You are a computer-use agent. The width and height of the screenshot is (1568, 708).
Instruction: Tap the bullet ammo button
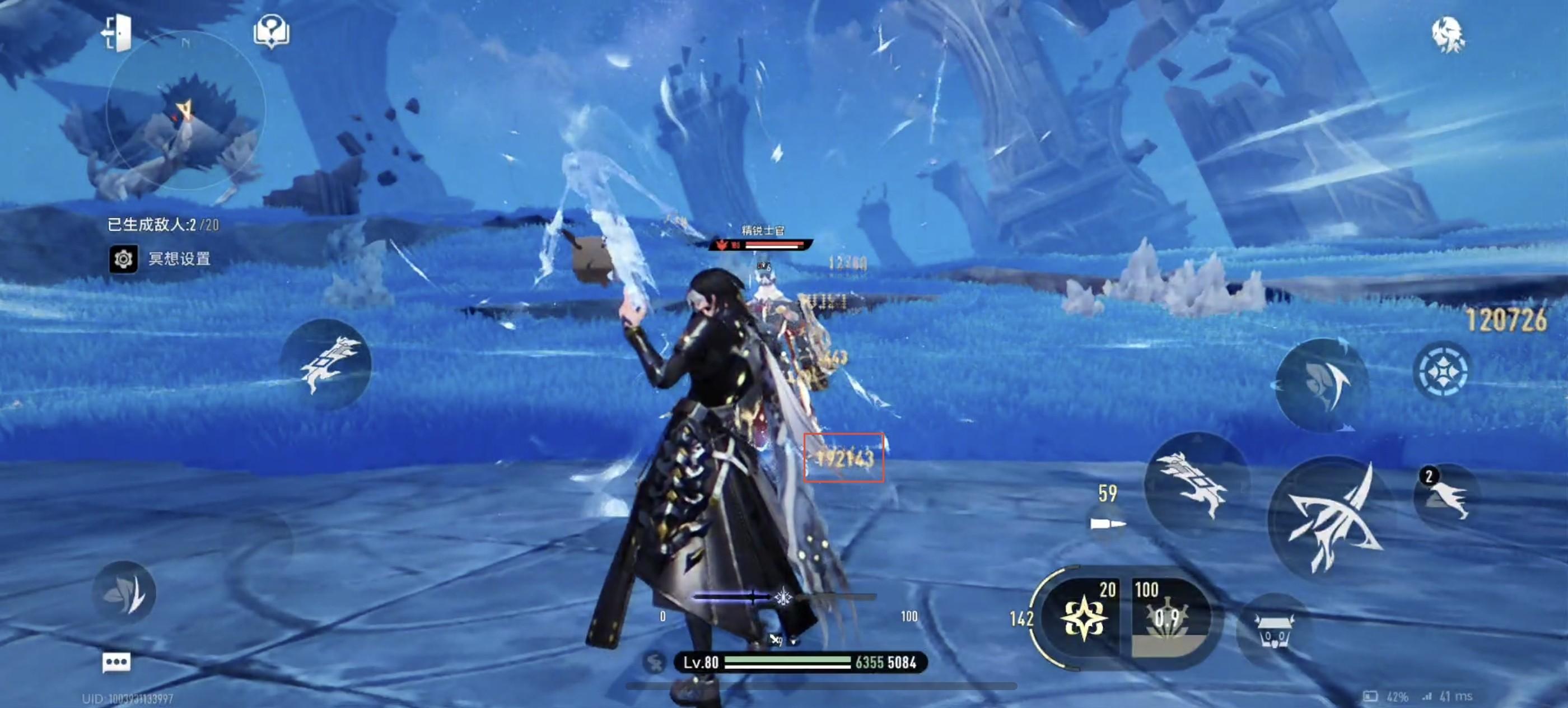pos(1108,521)
